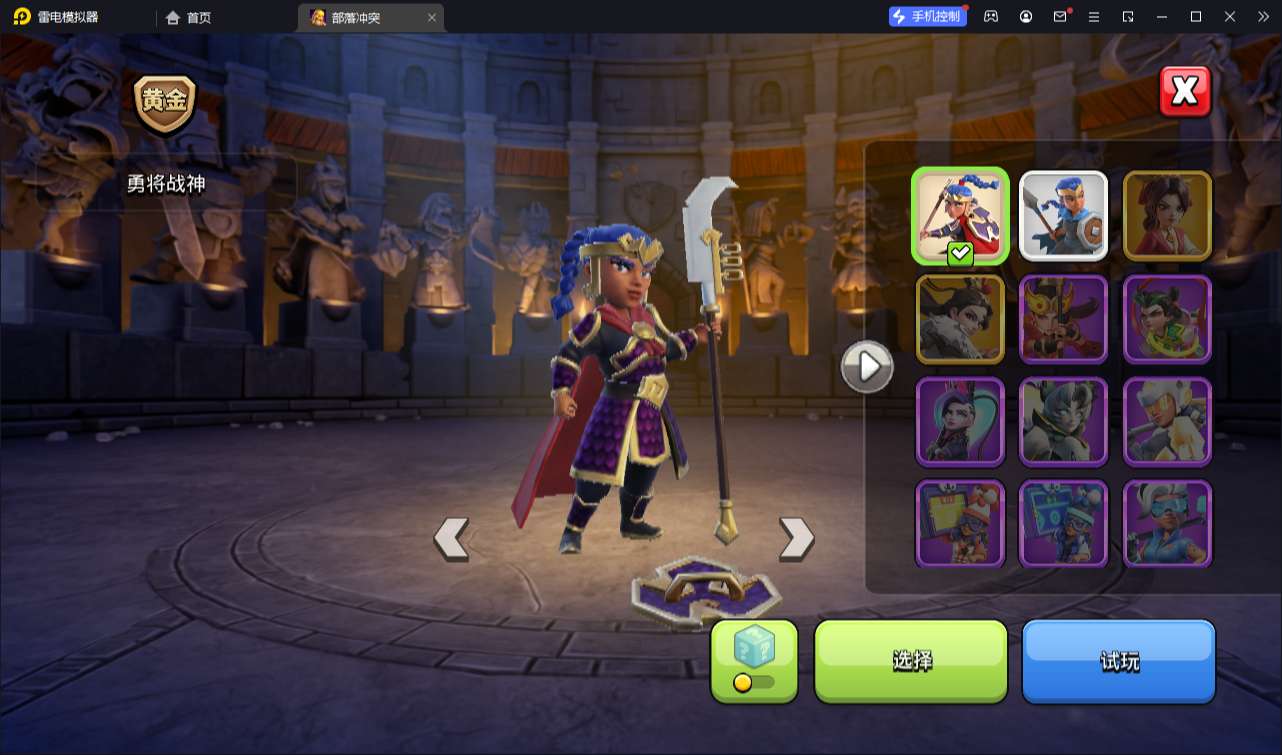Close the skin selection screen
Image resolution: width=1282 pixels, height=755 pixels.
(x=1185, y=92)
